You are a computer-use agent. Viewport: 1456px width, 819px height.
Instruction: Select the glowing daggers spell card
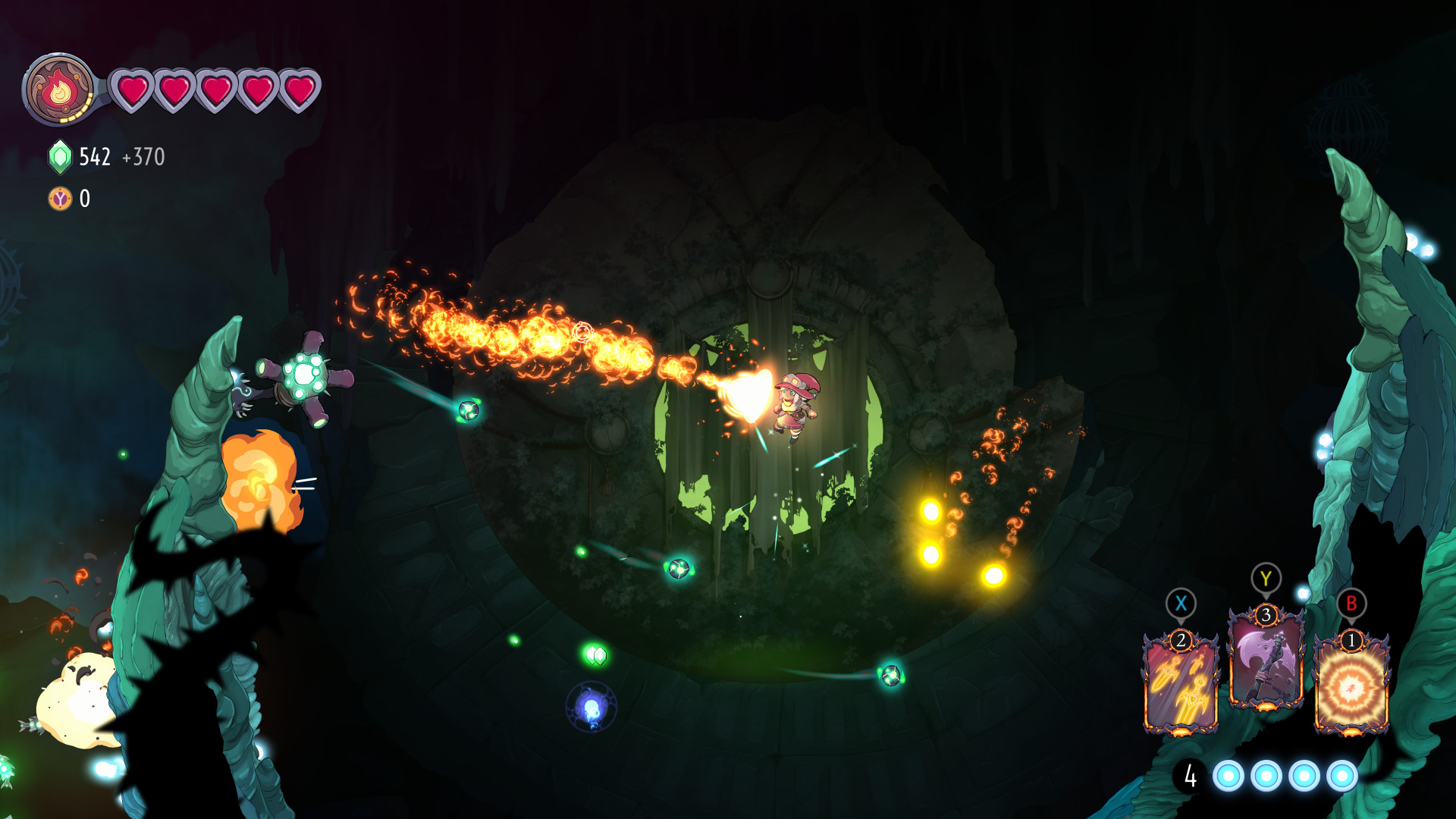click(1181, 686)
